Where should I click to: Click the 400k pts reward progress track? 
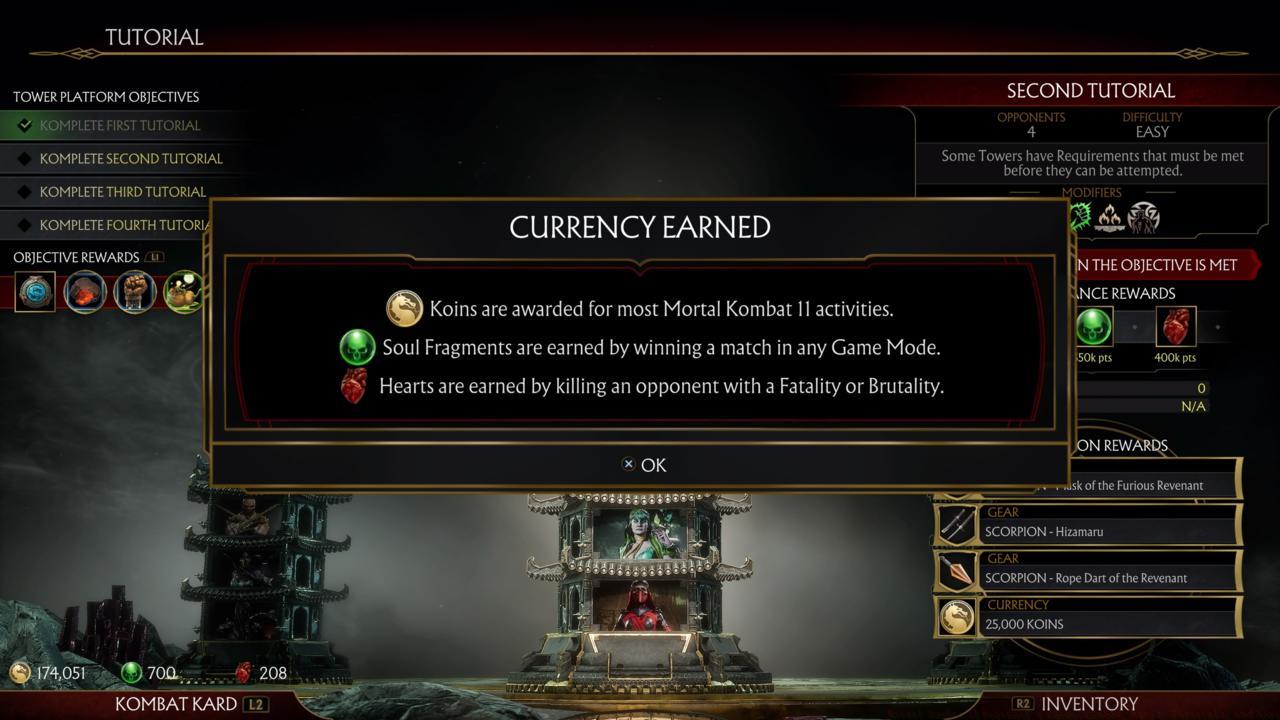pyautogui.click(x=1175, y=328)
